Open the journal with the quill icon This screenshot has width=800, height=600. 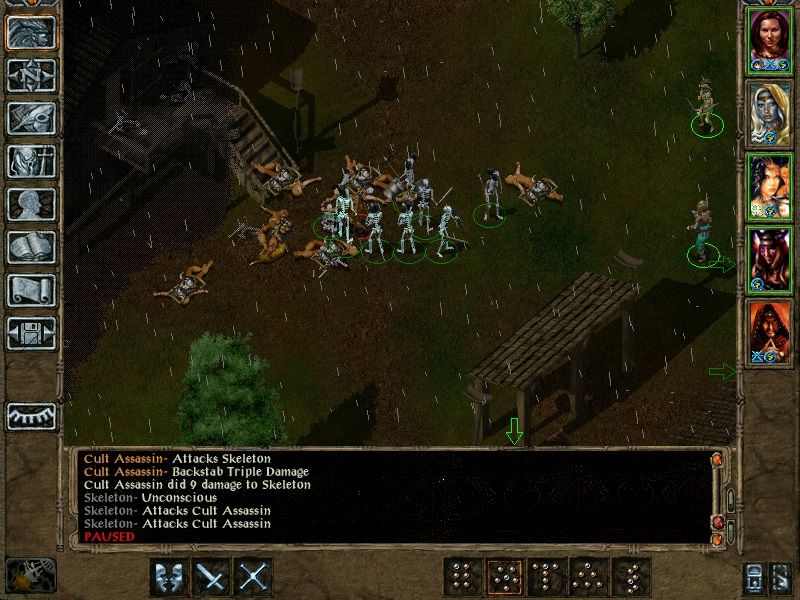[32, 117]
